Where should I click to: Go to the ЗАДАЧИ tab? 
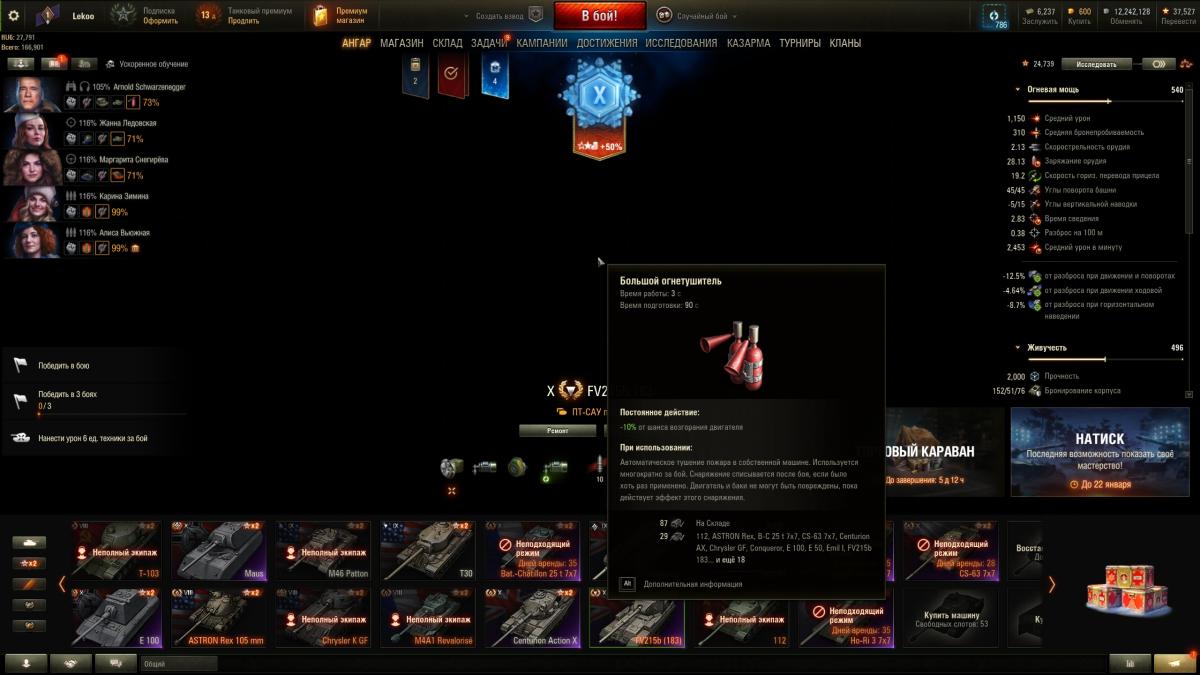489,43
